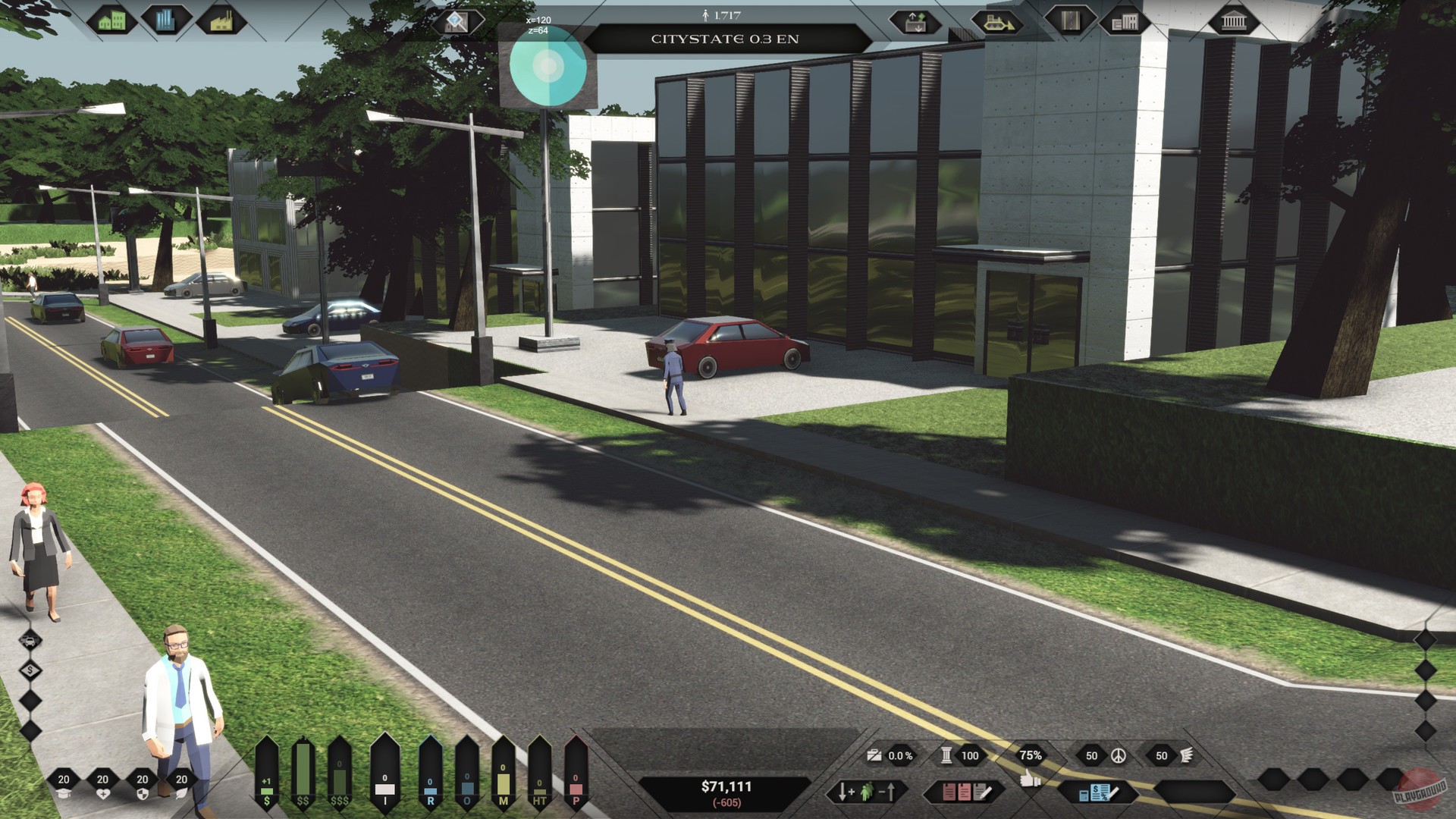
Task: Click the car traffic overlay diamond
Action: pos(30,641)
